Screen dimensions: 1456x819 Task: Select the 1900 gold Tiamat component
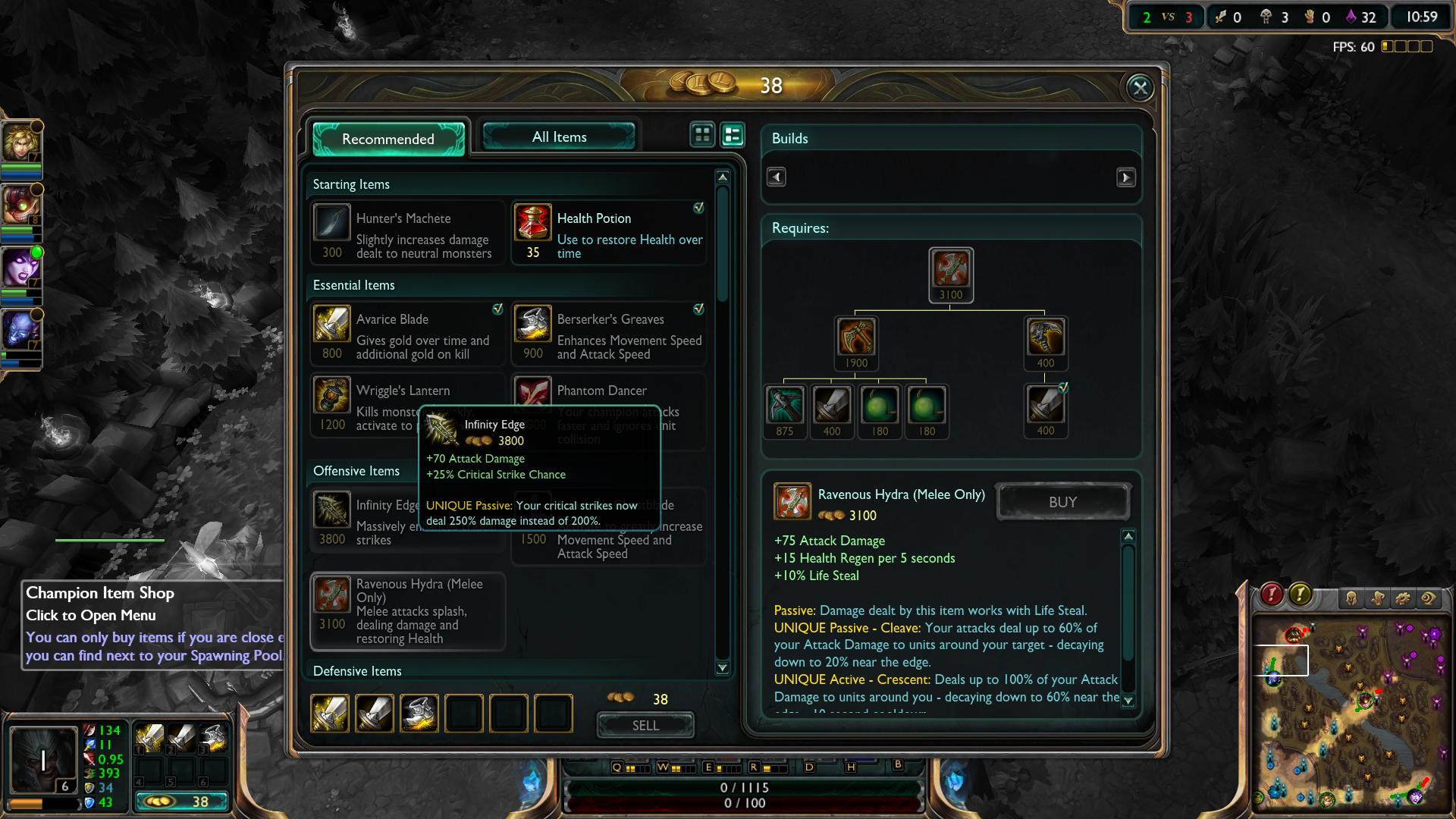coord(856,337)
